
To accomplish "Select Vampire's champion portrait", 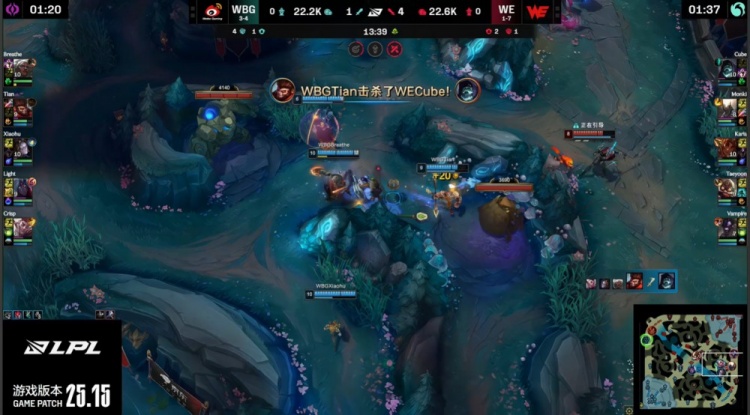I will 729,227.
